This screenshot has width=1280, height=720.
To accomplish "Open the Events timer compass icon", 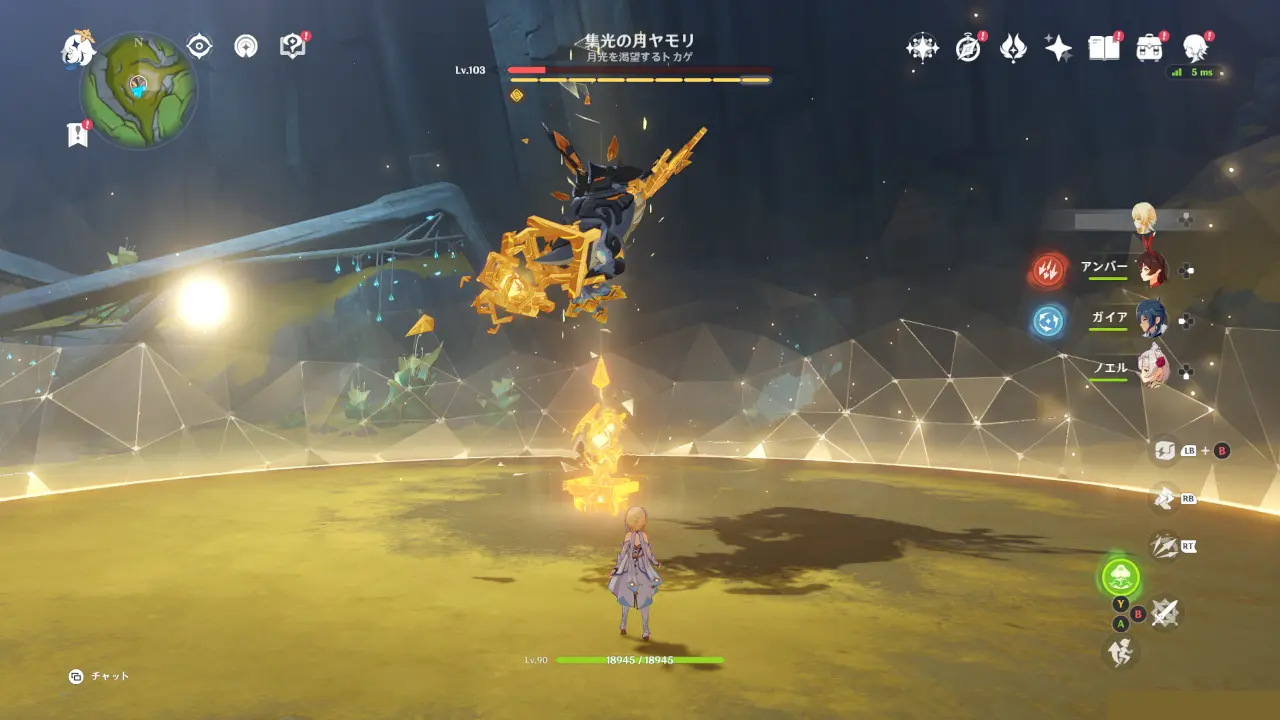I will click(966, 47).
